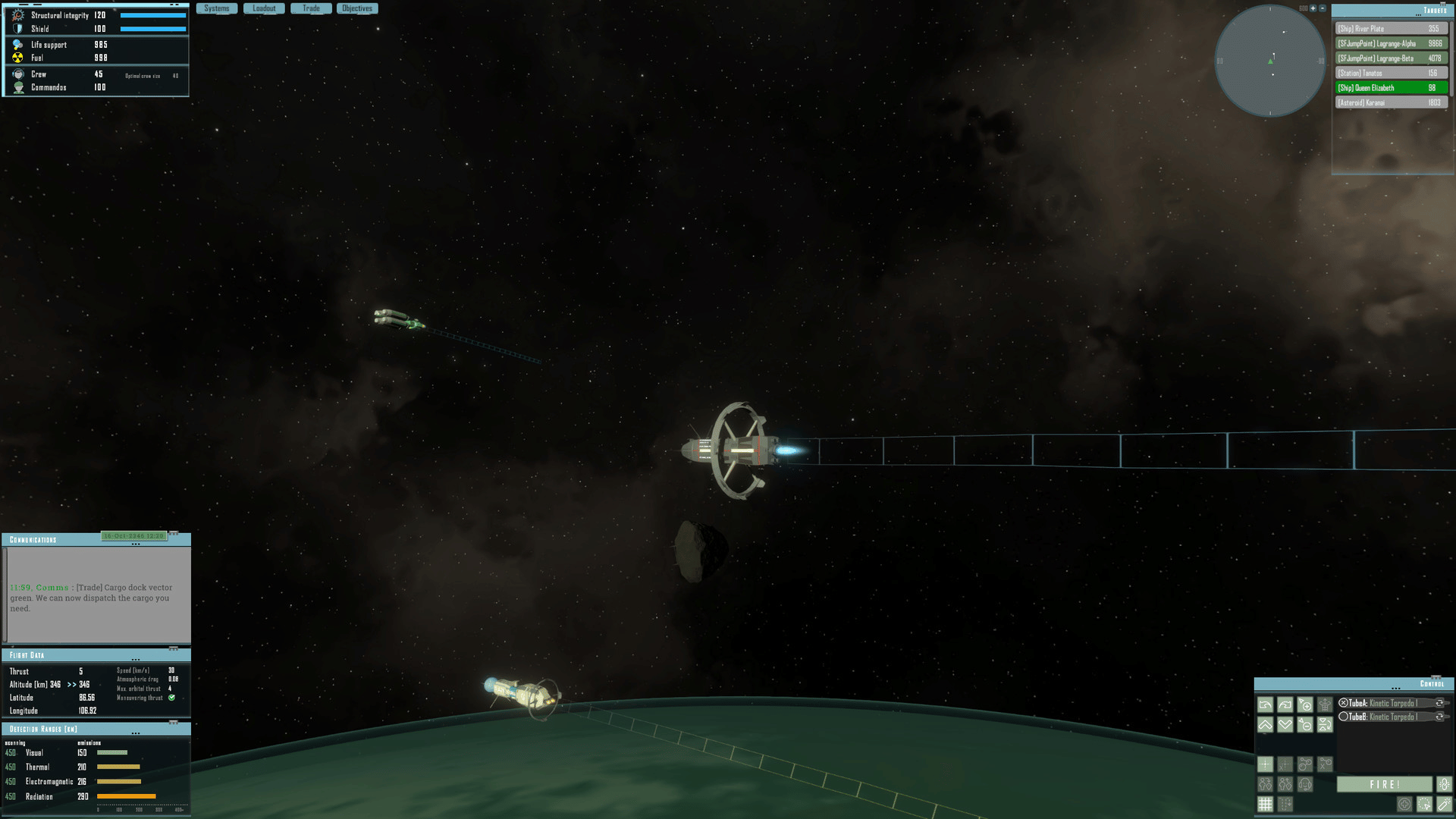Screen dimensions: 1456x819
Task: Open the Trade menu
Action: [311, 8]
